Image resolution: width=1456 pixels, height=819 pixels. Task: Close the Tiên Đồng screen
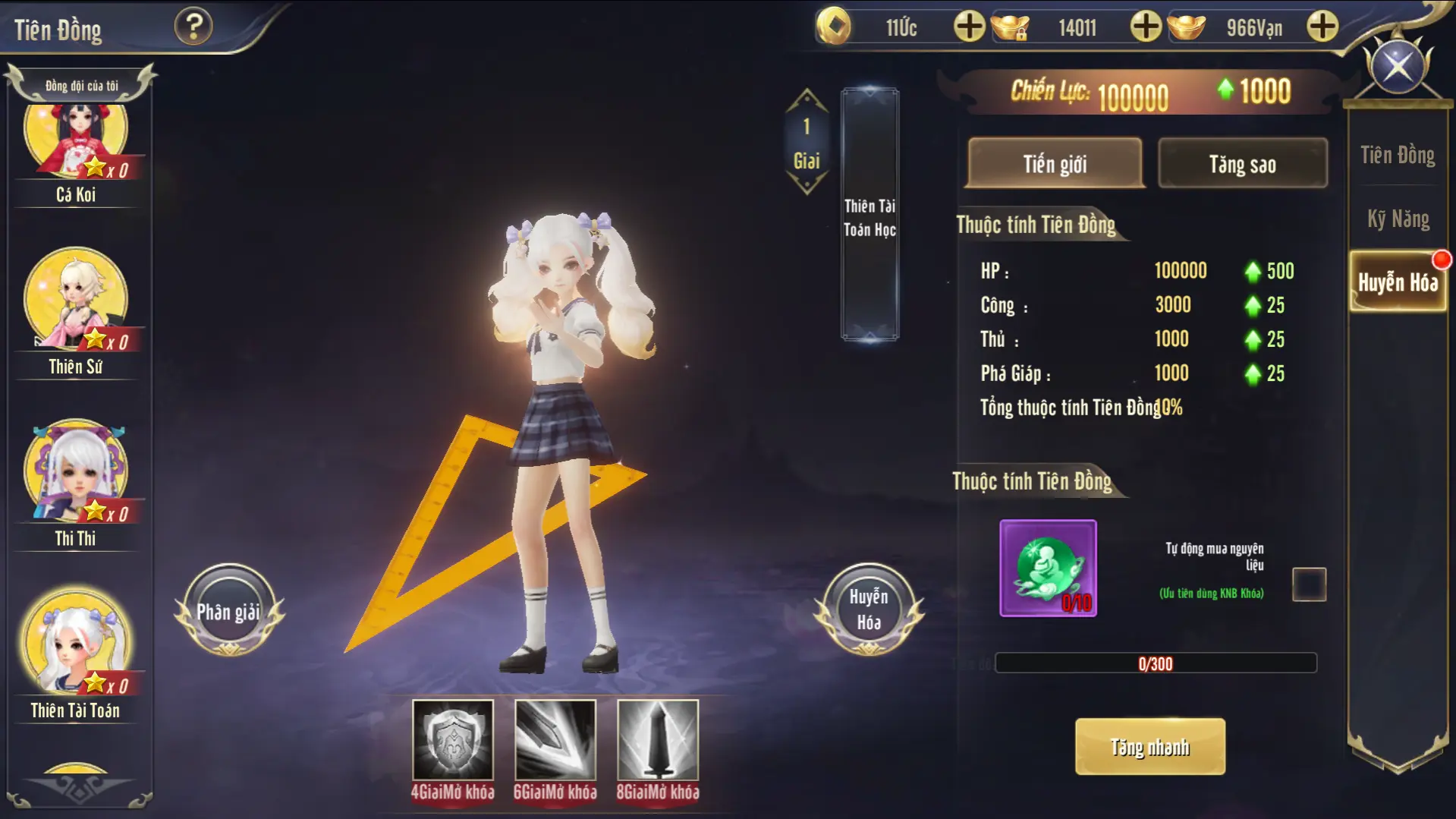[1398, 67]
